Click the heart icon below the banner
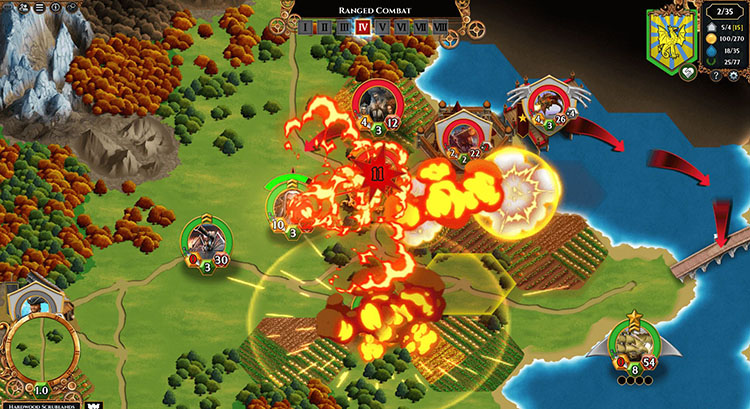The image size is (750, 409). click(x=688, y=72)
